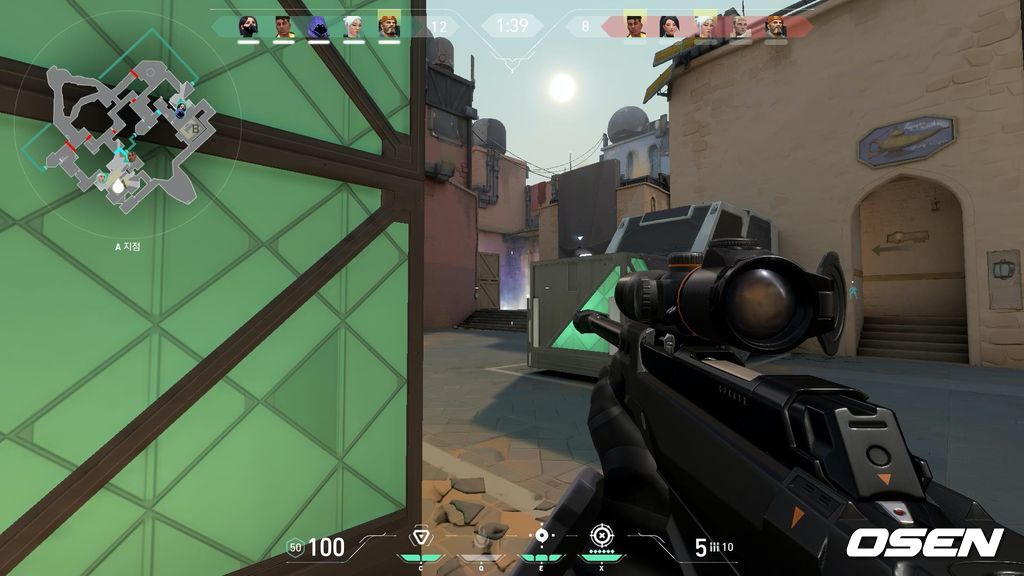Click the minimap of the map layout
Viewport: 1024px width, 576px height.
(x=120, y=128)
